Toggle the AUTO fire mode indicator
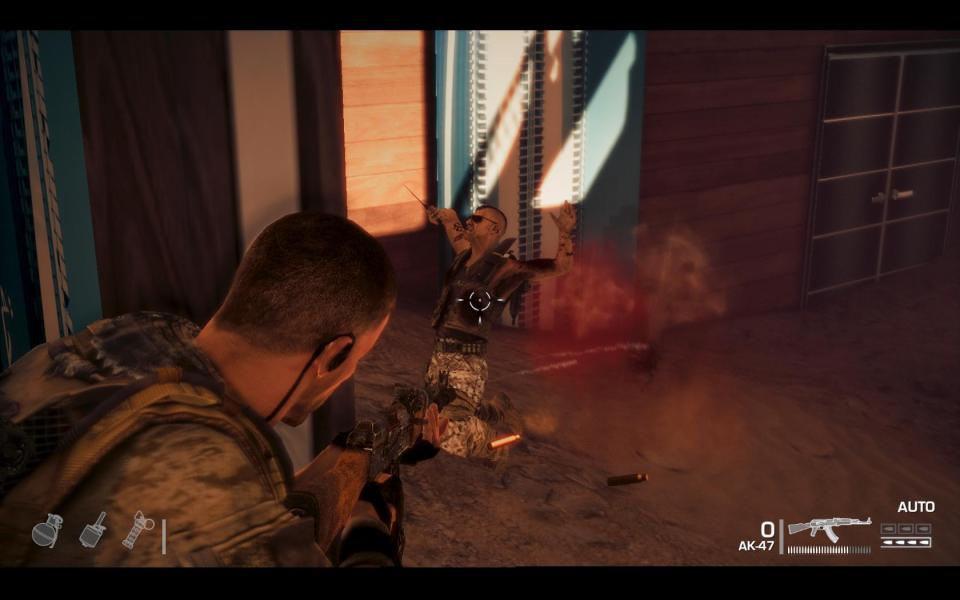The height and width of the screenshot is (600, 960). point(915,507)
